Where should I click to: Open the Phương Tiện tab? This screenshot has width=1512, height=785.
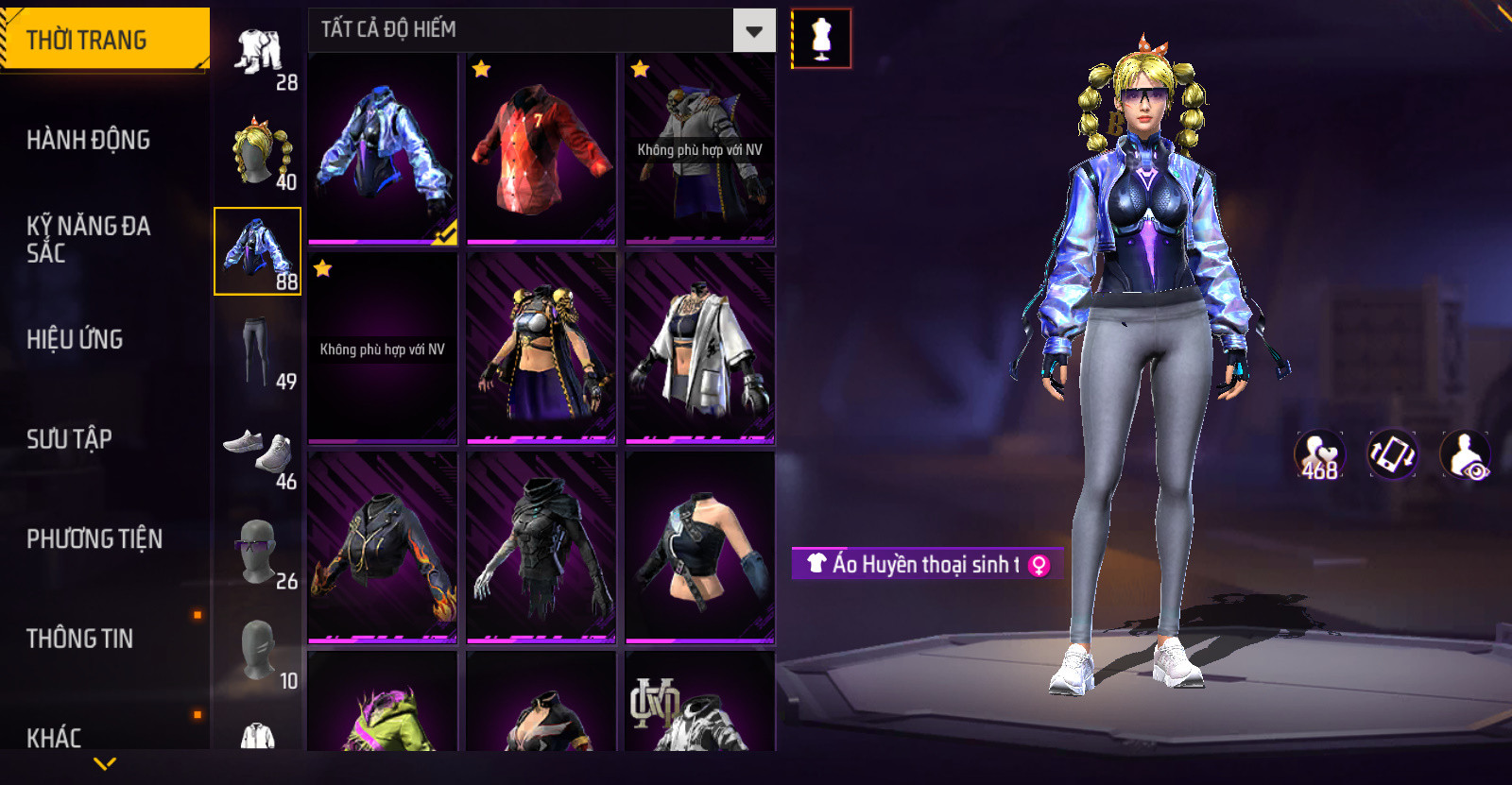[94, 538]
